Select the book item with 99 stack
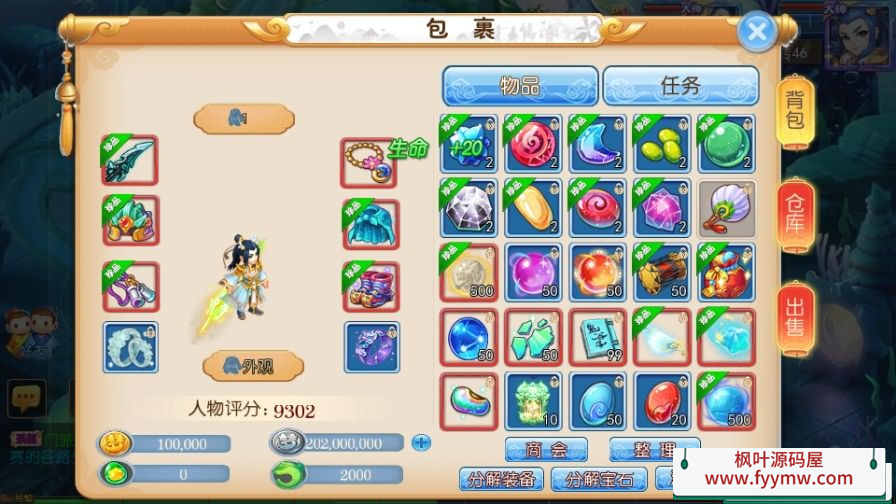 click(x=598, y=336)
